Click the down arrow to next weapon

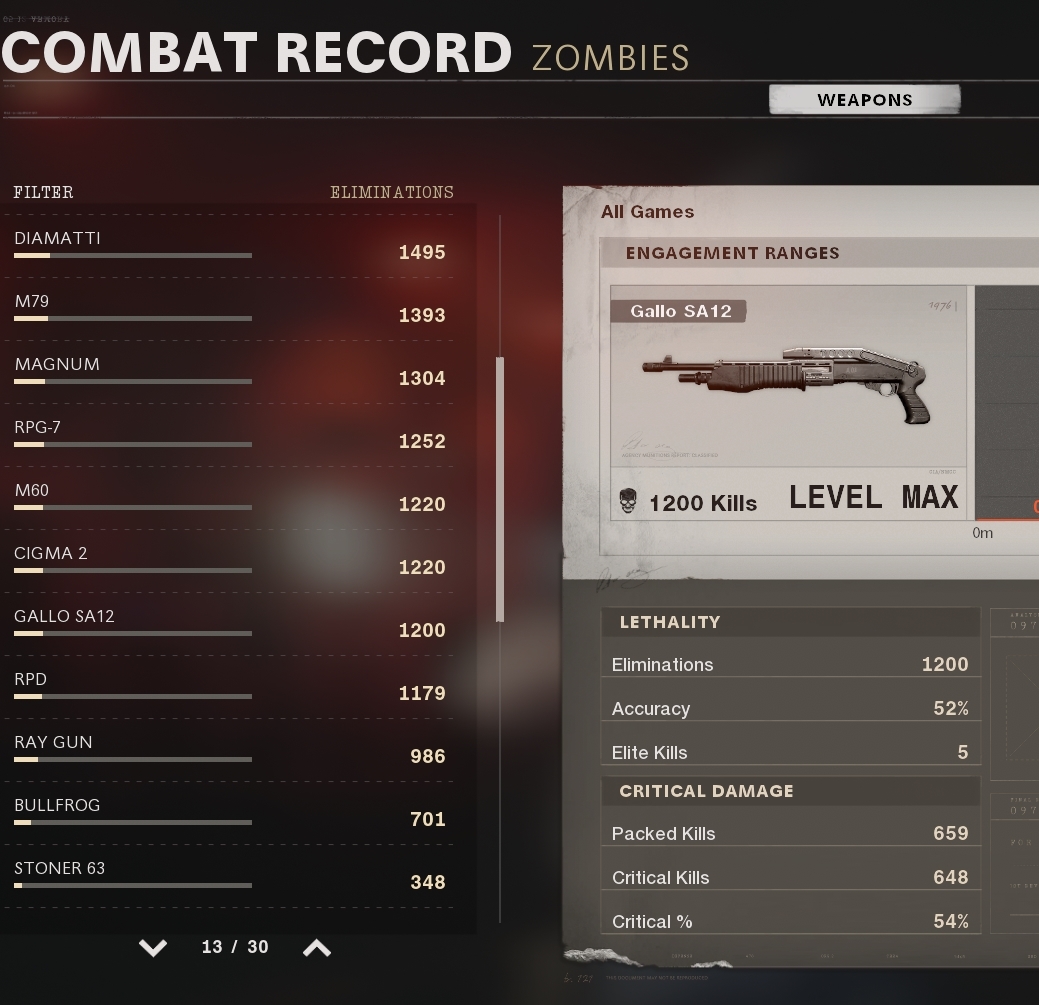click(x=153, y=947)
